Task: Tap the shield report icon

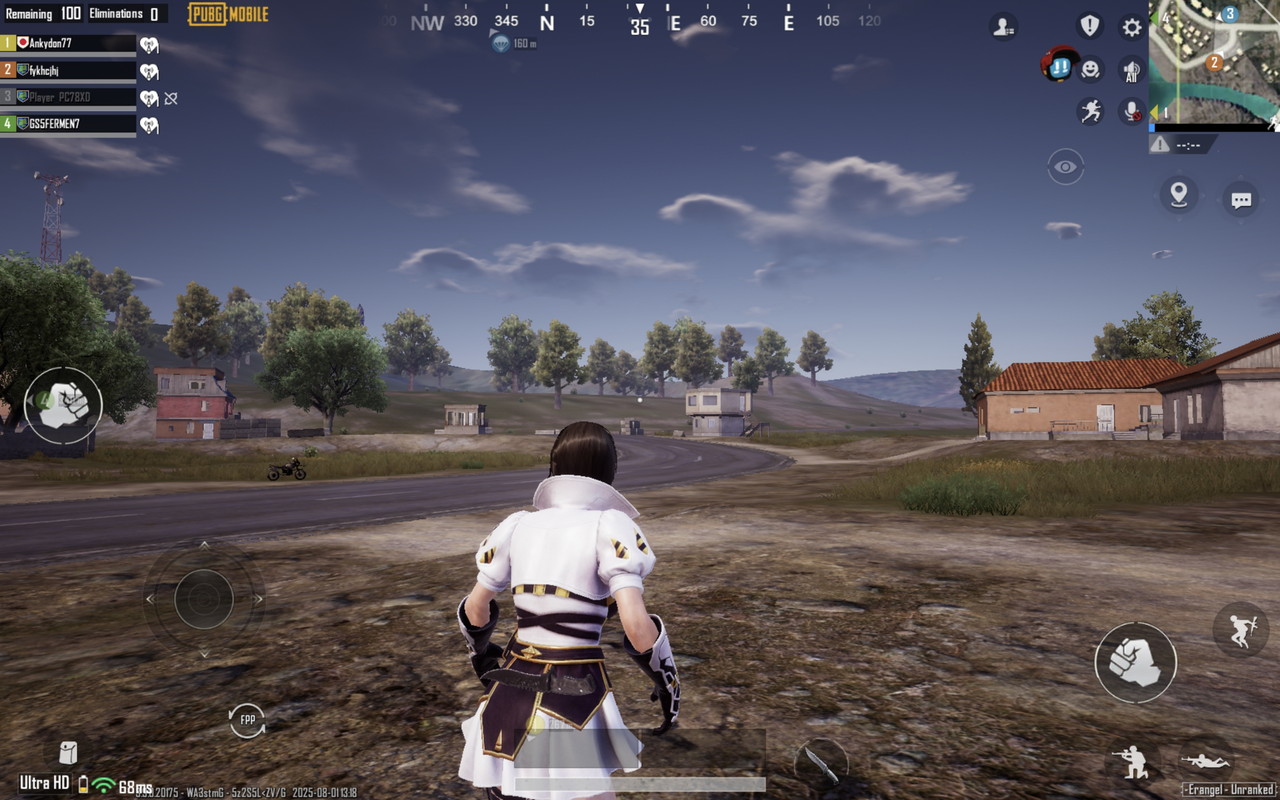Action: tap(1089, 26)
